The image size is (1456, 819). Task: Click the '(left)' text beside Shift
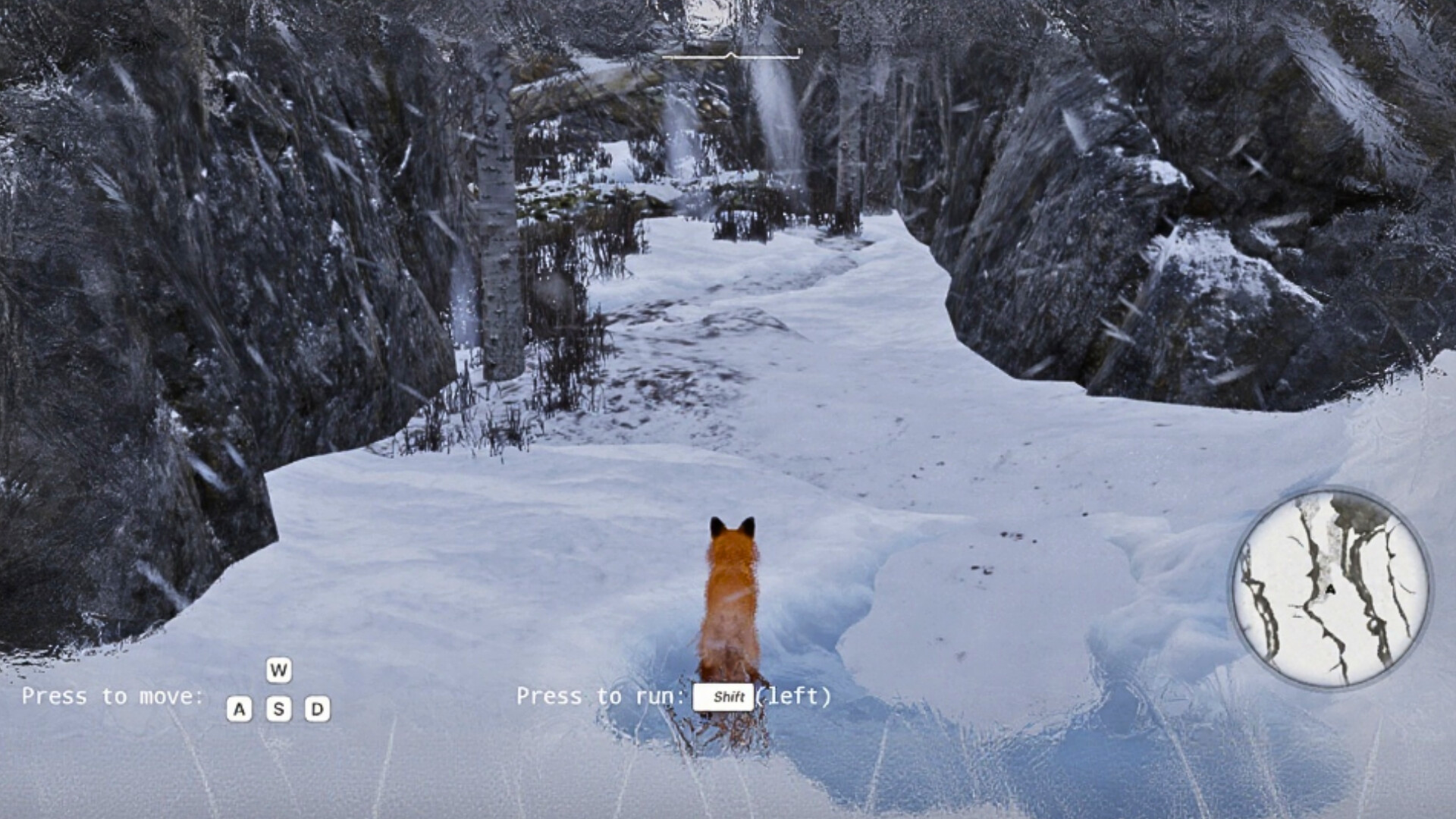(x=794, y=698)
